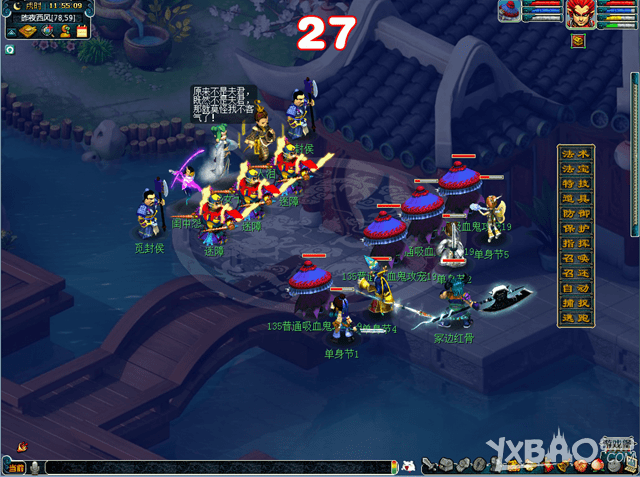This screenshot has width=640, height=477.
Task: Open the calendar icon below the clock
Action: click(82, 31)
